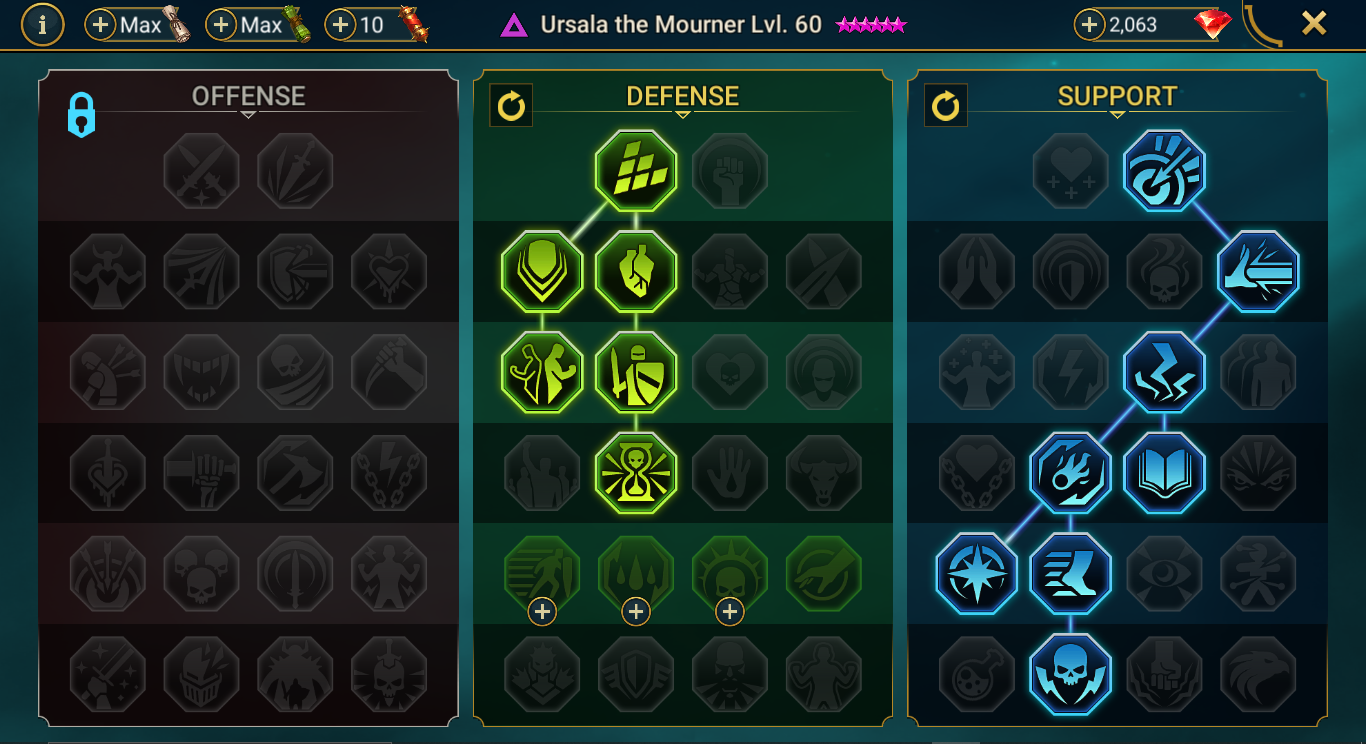The height and width of the screenshot is (744, 1366).
Task: Select the Swarm Smiter lightning mastery
Action: [x=1164, y=372]
